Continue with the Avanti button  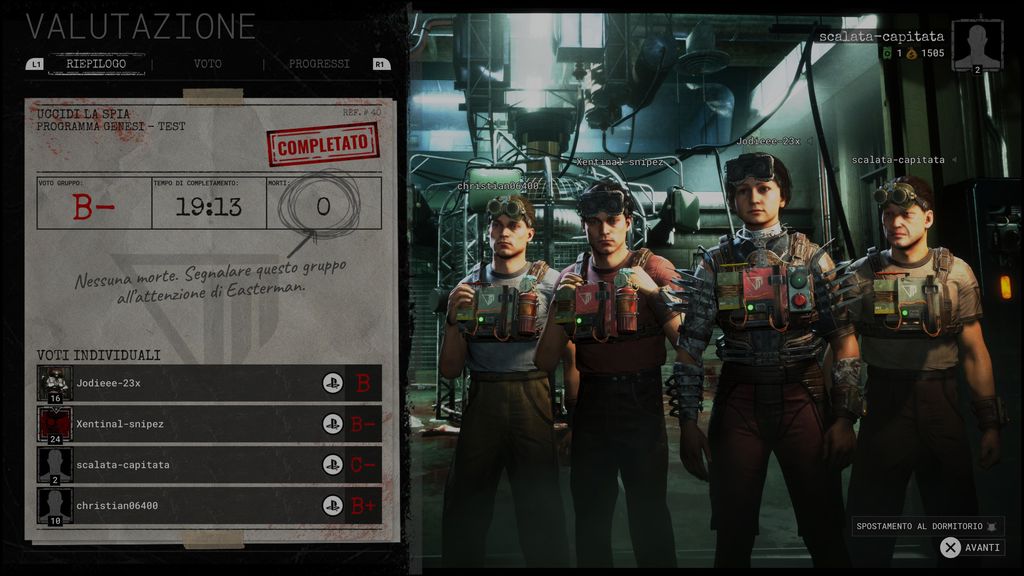tap(971, 548)
